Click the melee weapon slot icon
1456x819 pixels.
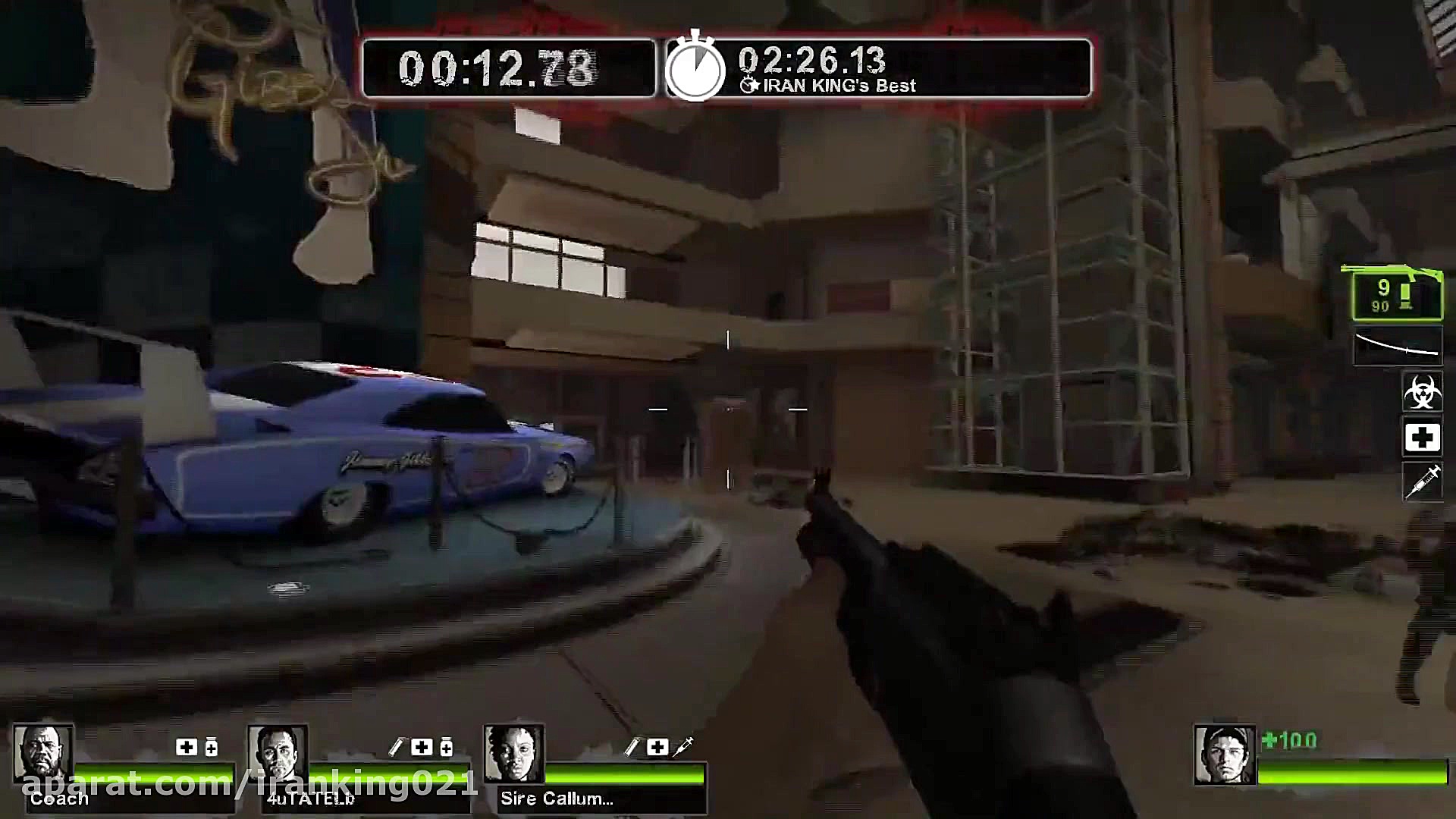coord(1398,345)
